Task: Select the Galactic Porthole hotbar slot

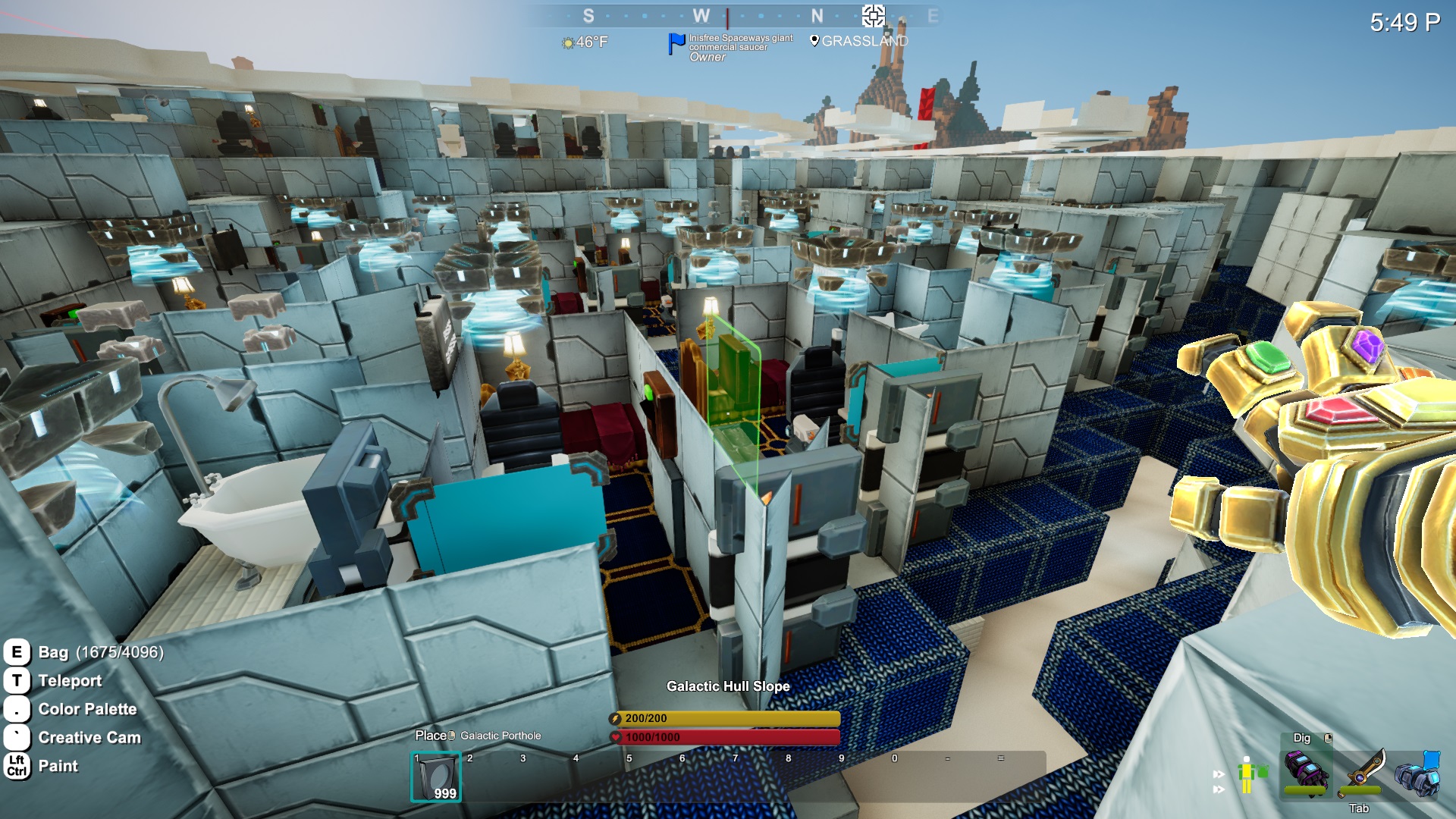Action: [436, 777]
